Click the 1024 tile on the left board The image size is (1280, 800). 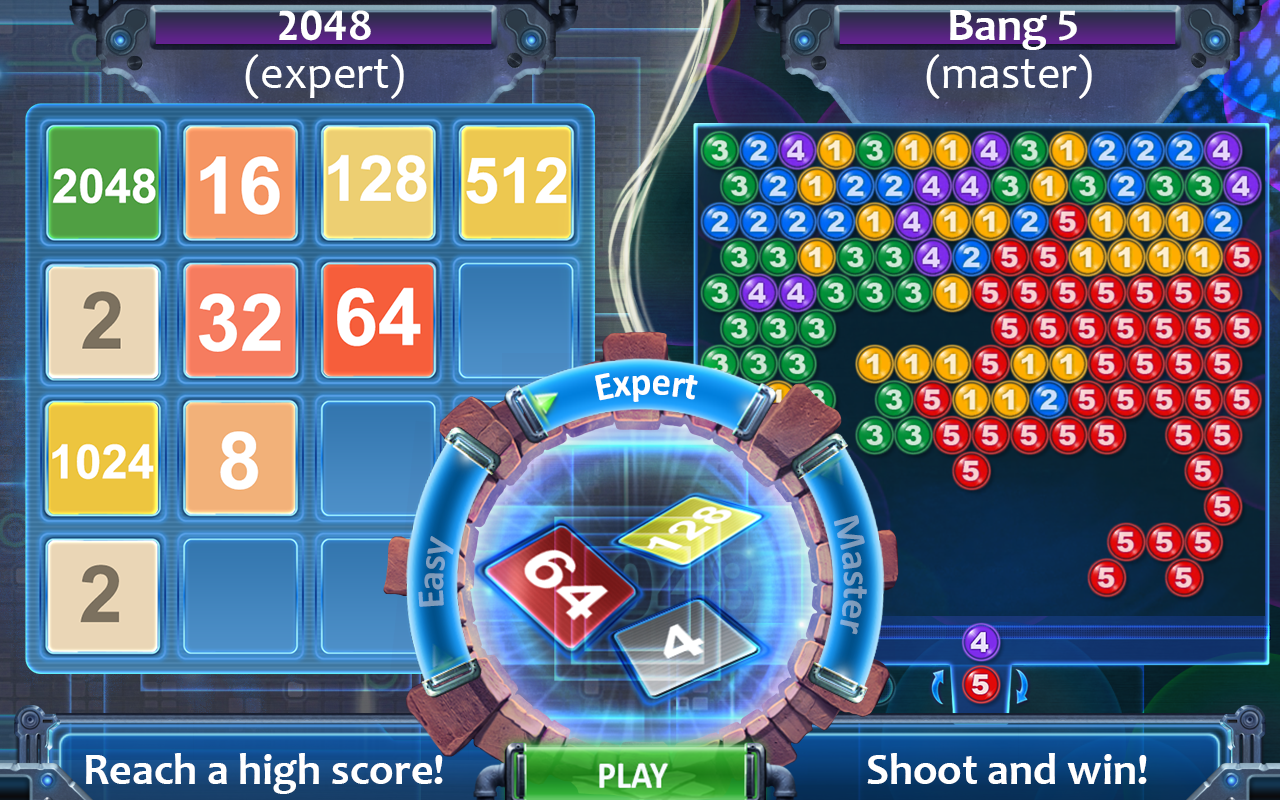pos(101,458)
